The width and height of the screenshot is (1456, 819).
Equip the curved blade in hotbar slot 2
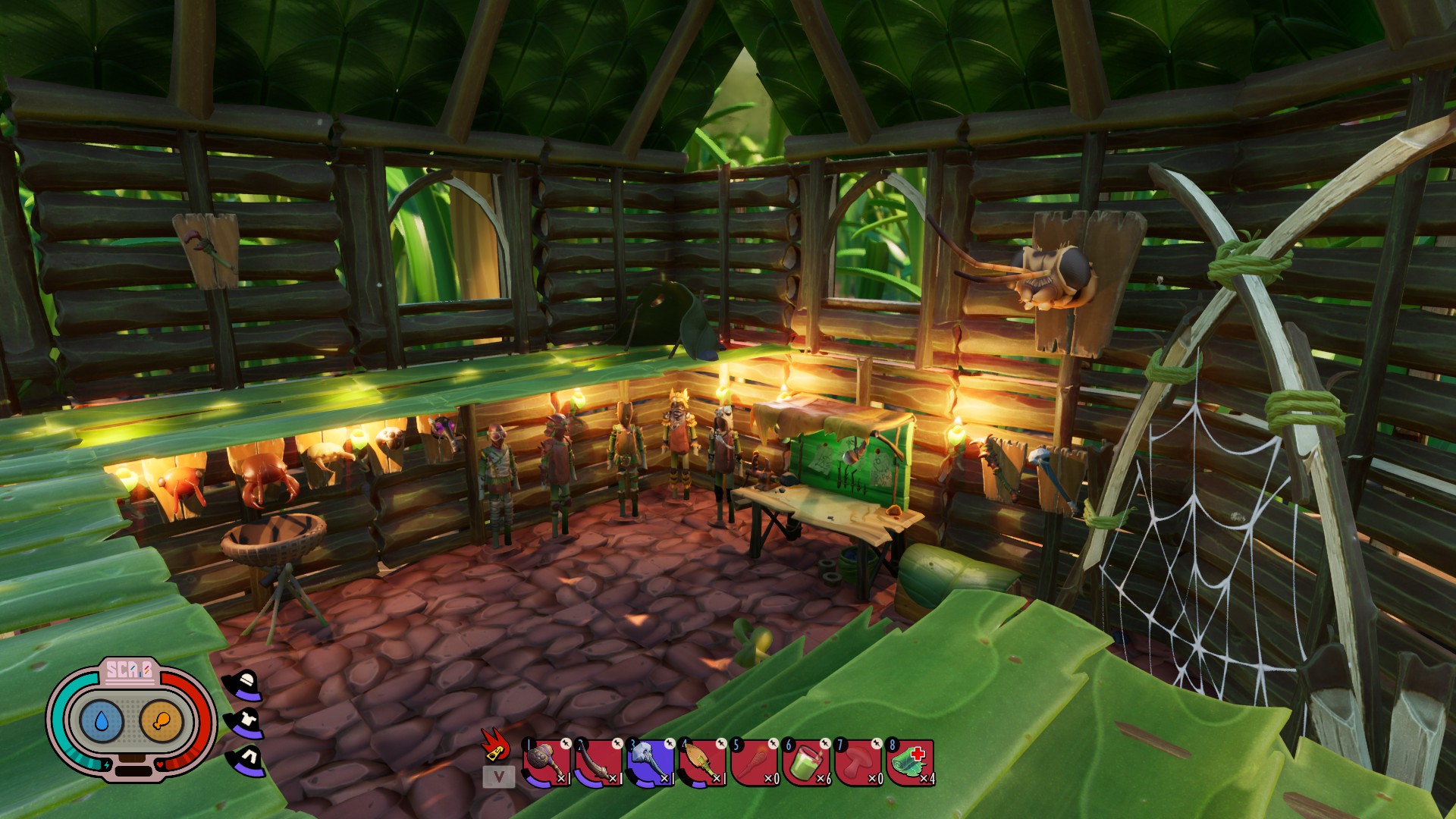coord(598,763)
